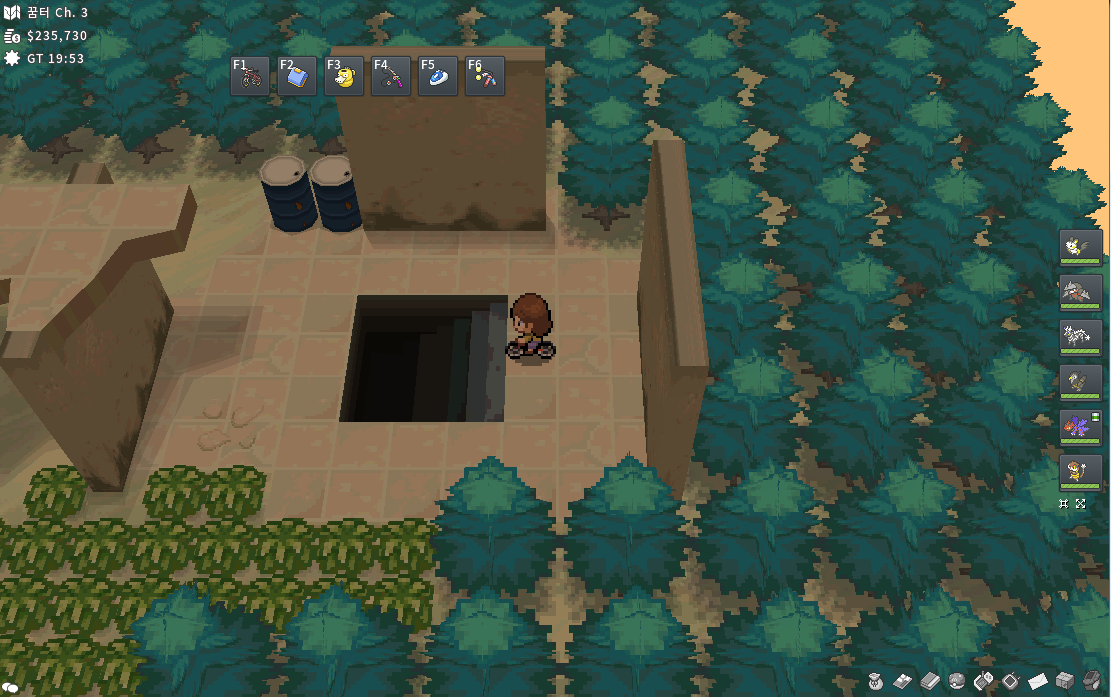This screenshot has height=697, width=1111.
Task: Select the blue and white item in F5
Action: coord(438,76)
